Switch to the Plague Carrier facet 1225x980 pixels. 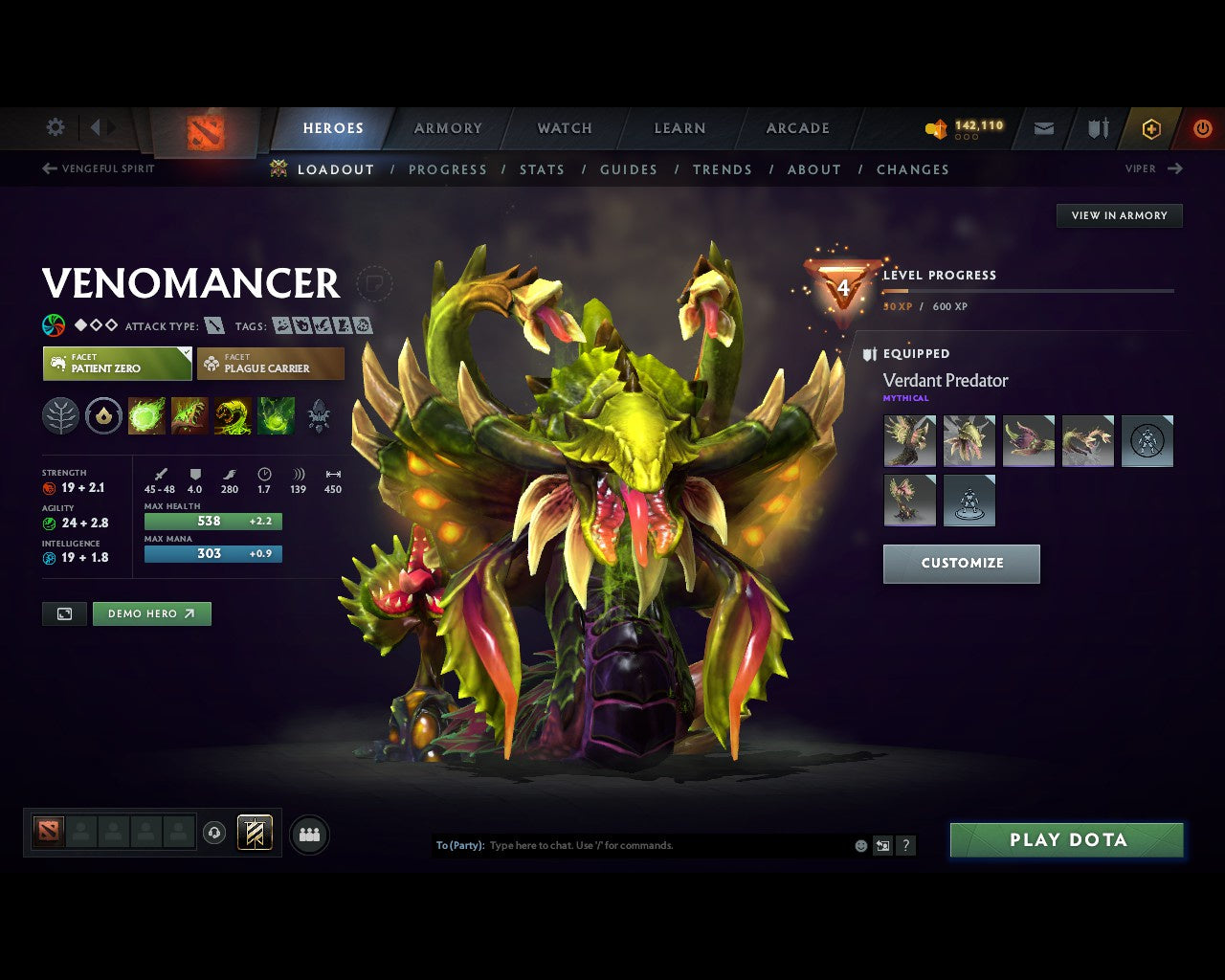[271, 364]
